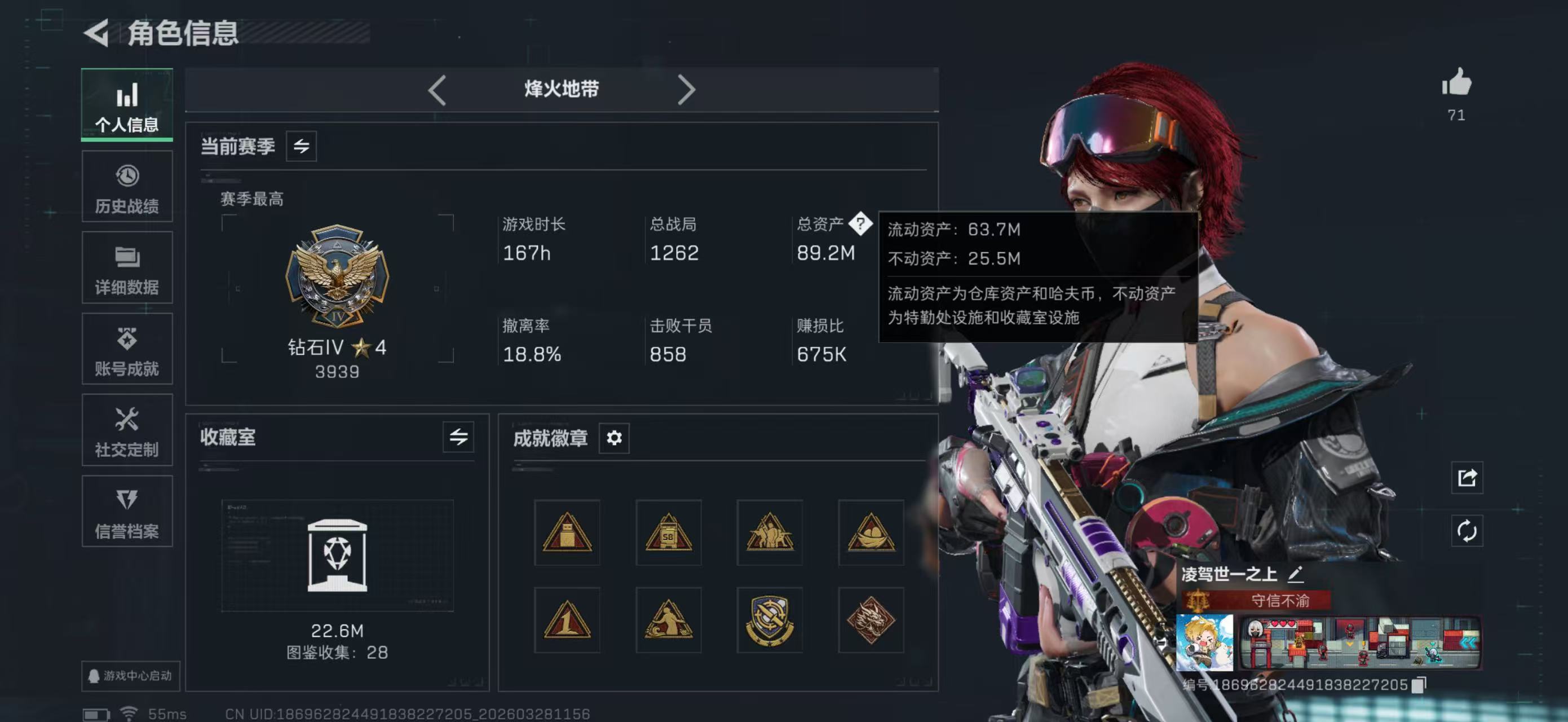This screenshot has height=722, width=1568.
Task: Switch to the 烽火地带 mode tab
Action: [x=561, y=89]
